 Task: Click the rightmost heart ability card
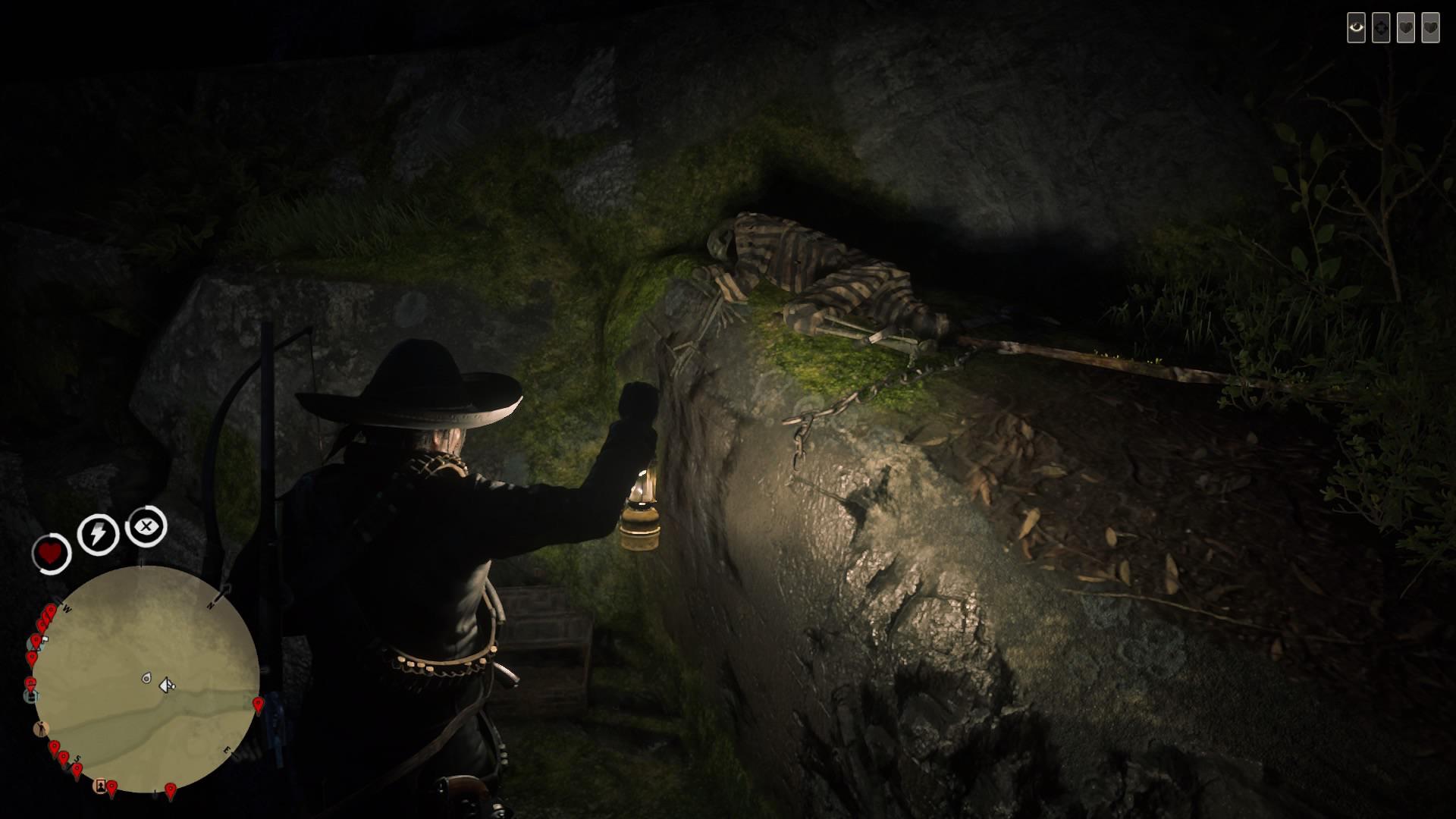click(1431, 28)
